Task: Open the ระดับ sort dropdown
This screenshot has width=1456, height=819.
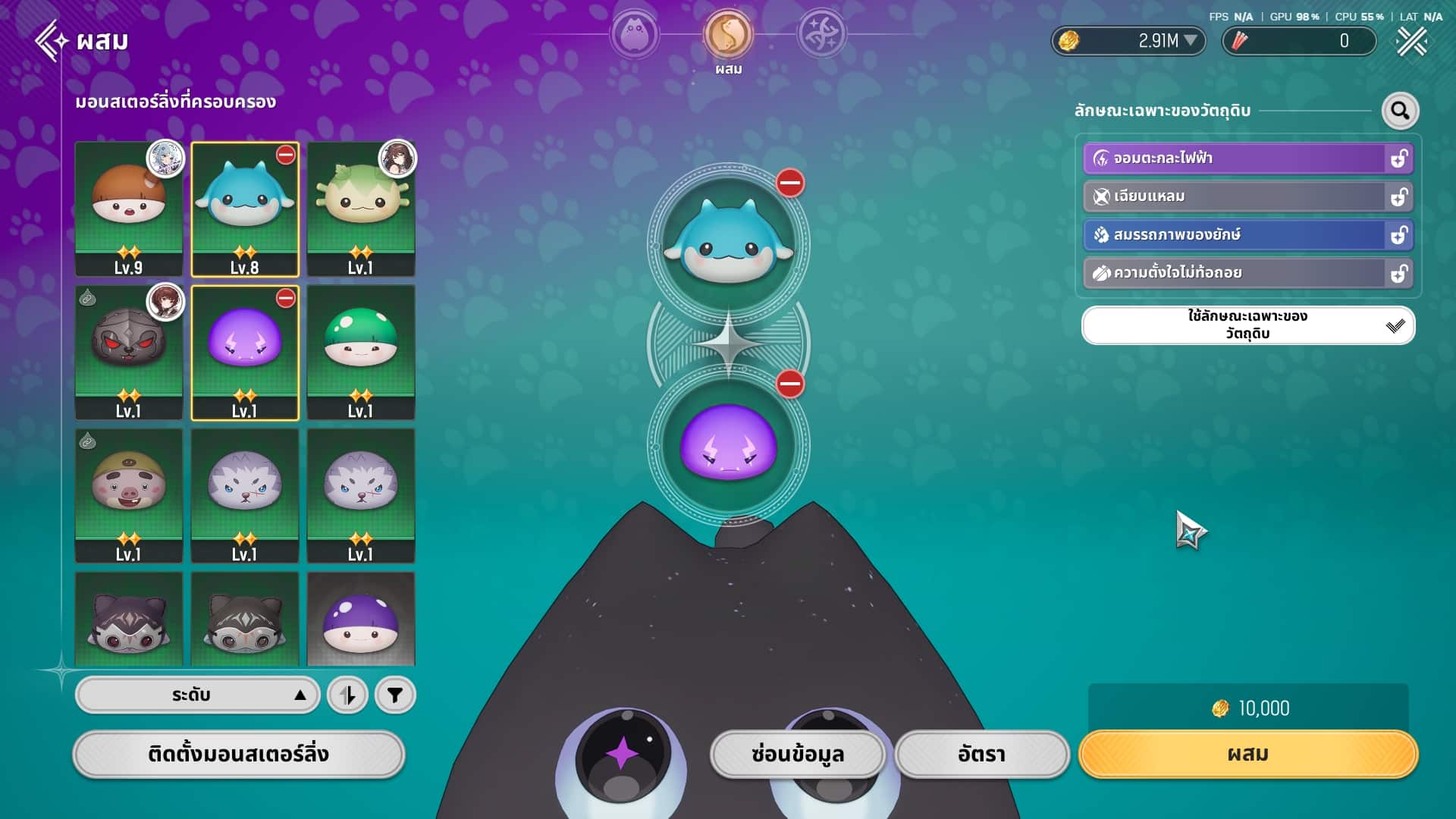Action: [197, 695]
